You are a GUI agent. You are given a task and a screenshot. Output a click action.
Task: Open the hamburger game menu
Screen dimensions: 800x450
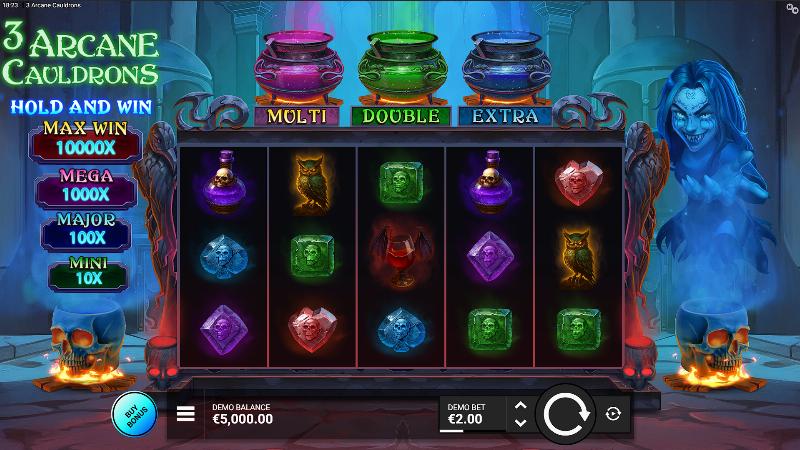(x=185, y=414)
